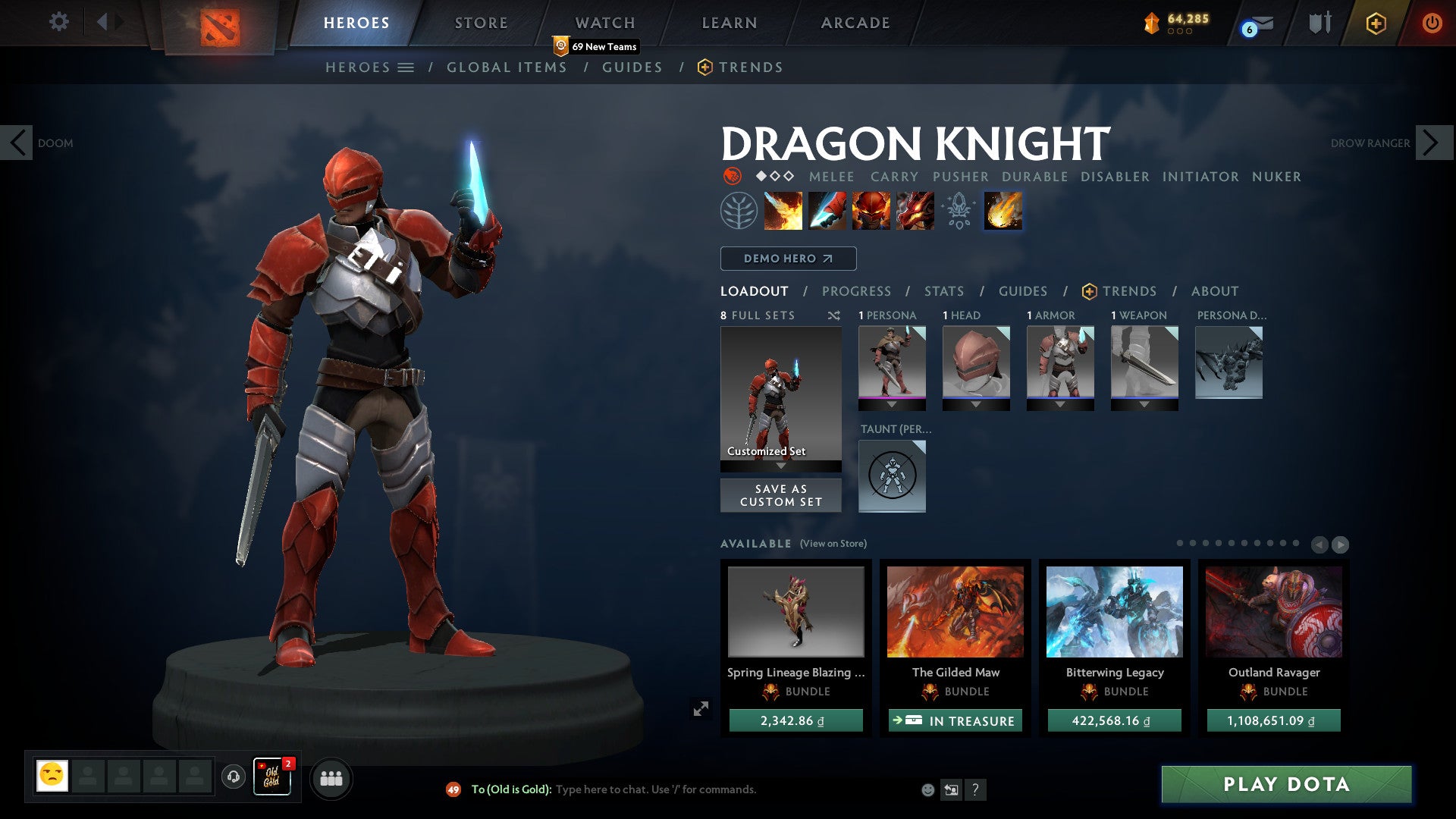Switch to the STATS tab

point(943,290)
